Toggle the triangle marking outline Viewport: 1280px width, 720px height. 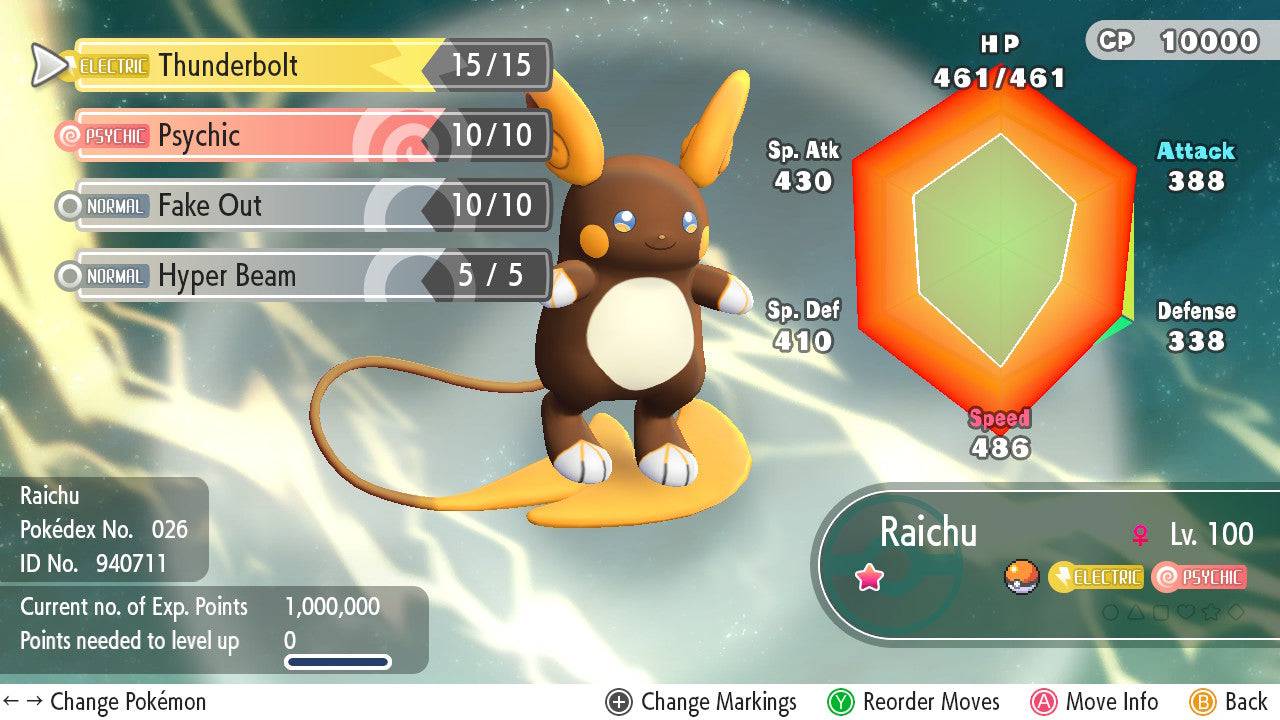tap(1135, 612)
